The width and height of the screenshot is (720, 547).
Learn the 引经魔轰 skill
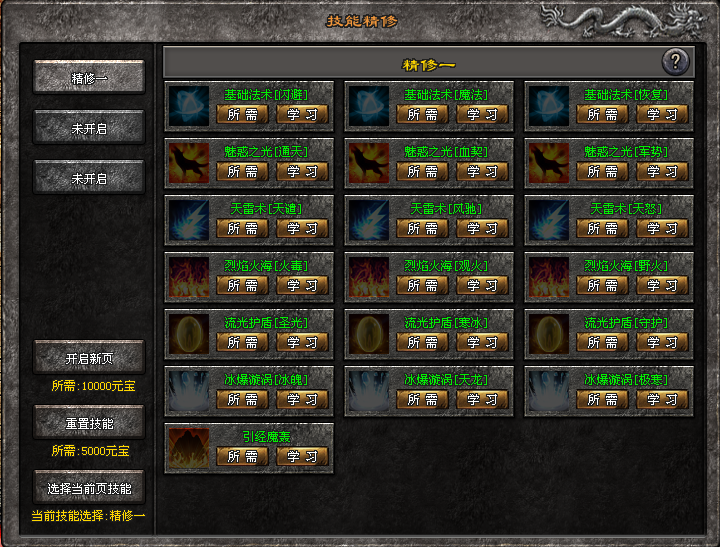coord(302,456)
